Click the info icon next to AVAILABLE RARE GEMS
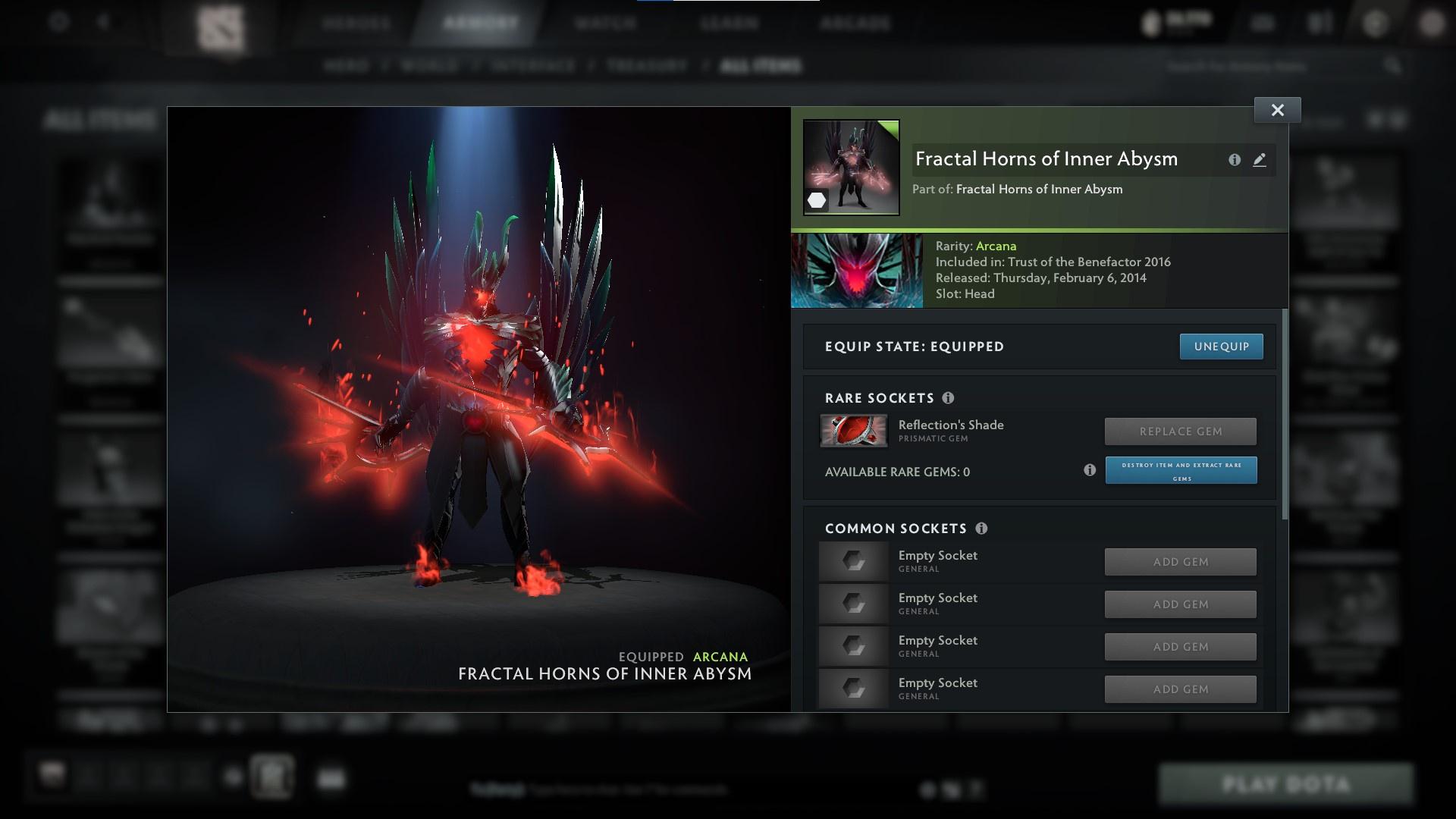The height and width of the screenshot is (819, 1456). pos(1090,470)
